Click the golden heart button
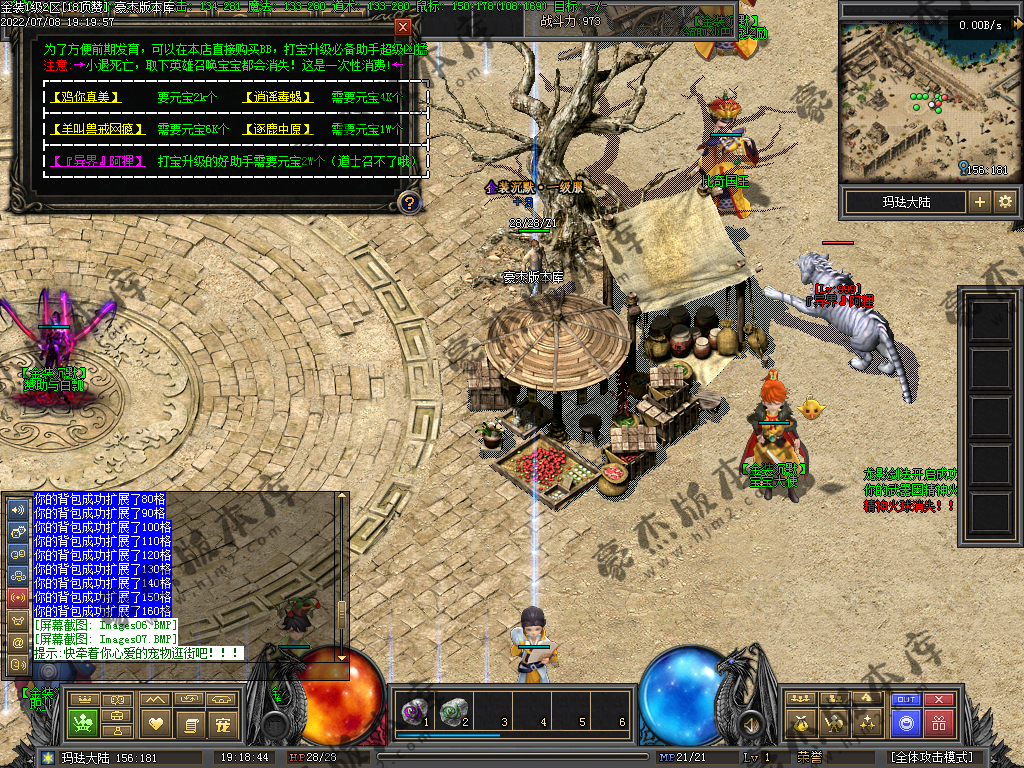Viewport: 1024px width, 768px height. click(155, 722)
